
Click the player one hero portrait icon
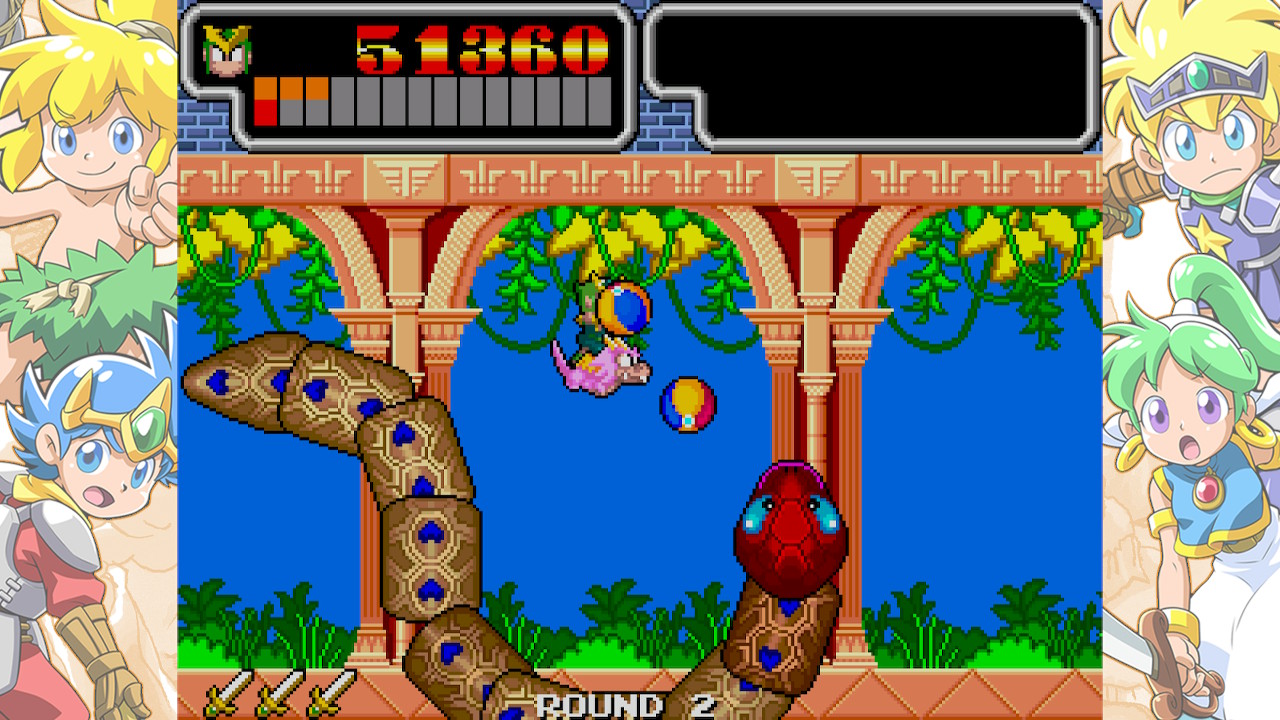[227, 51]
